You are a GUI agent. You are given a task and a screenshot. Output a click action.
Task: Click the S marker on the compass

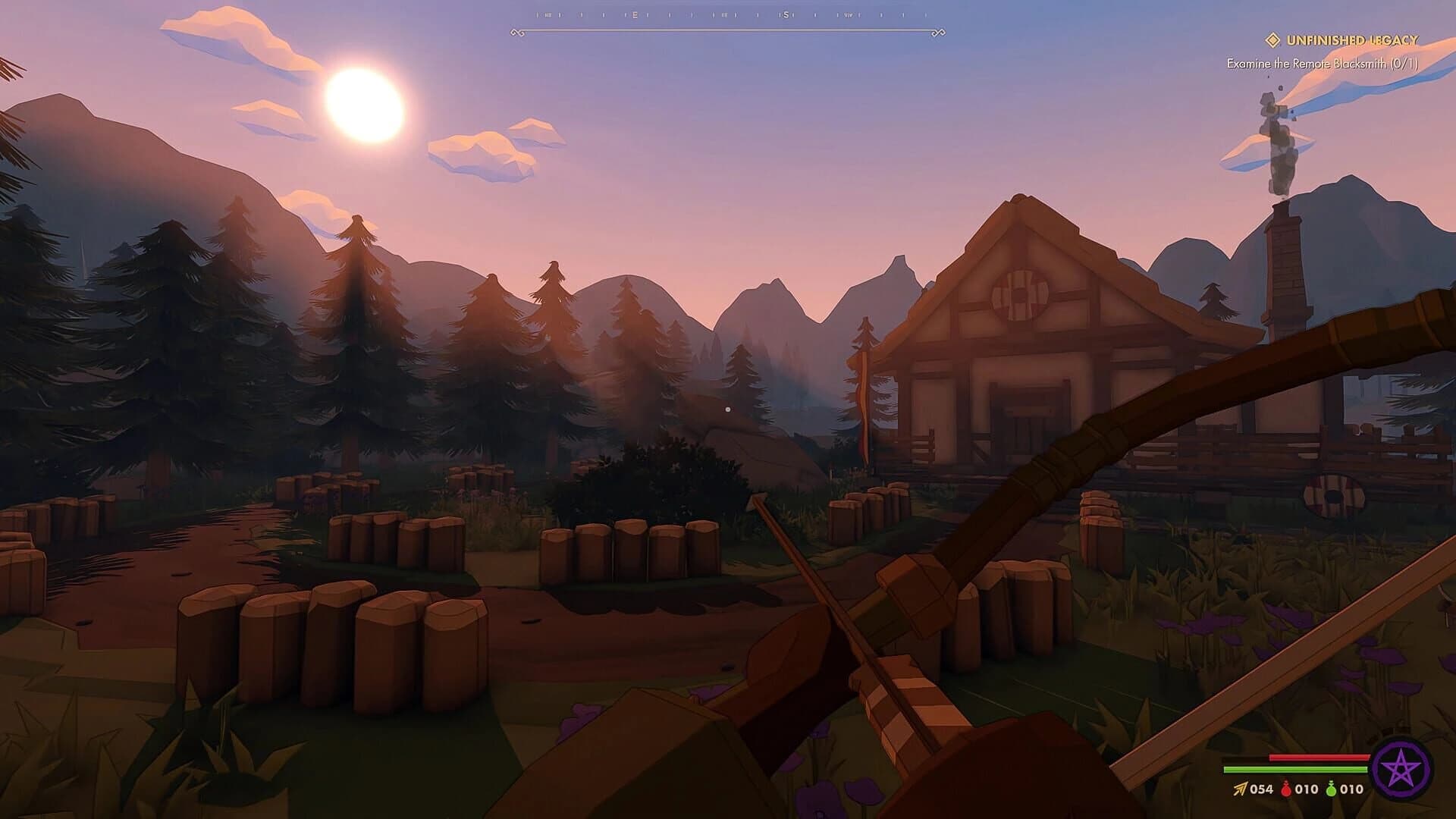(786, 14)
